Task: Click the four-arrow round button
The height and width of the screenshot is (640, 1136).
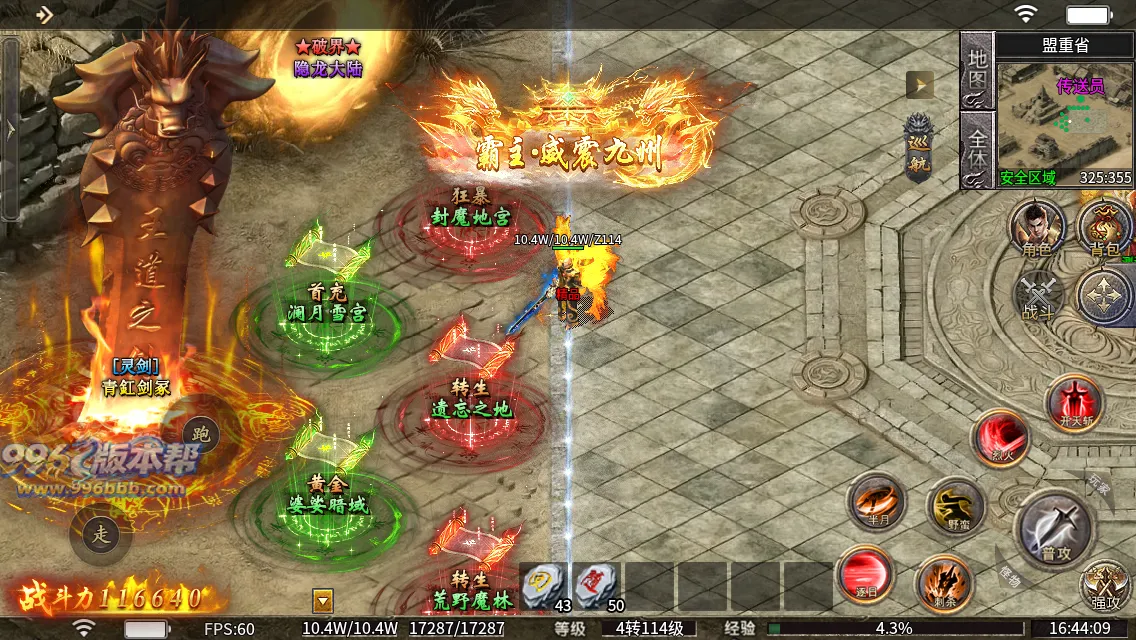Action: (1105, 297)
